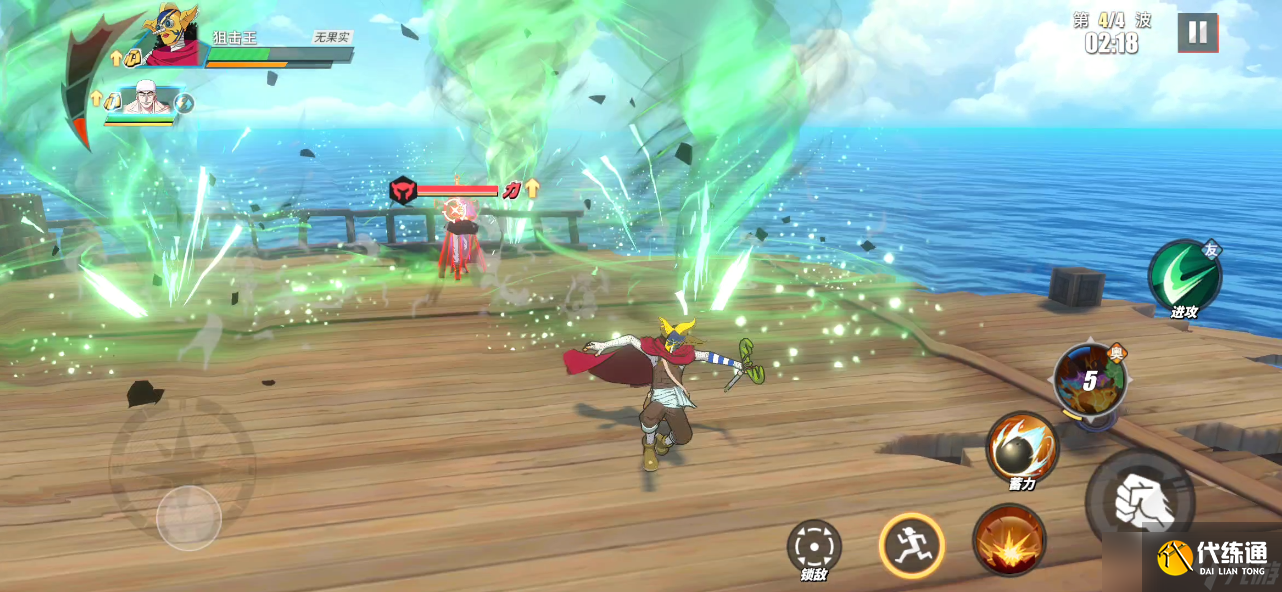This screenshot has height=592, width=1282.
Task: Tap the virtual movement joystick
Action: click(188, 517)
